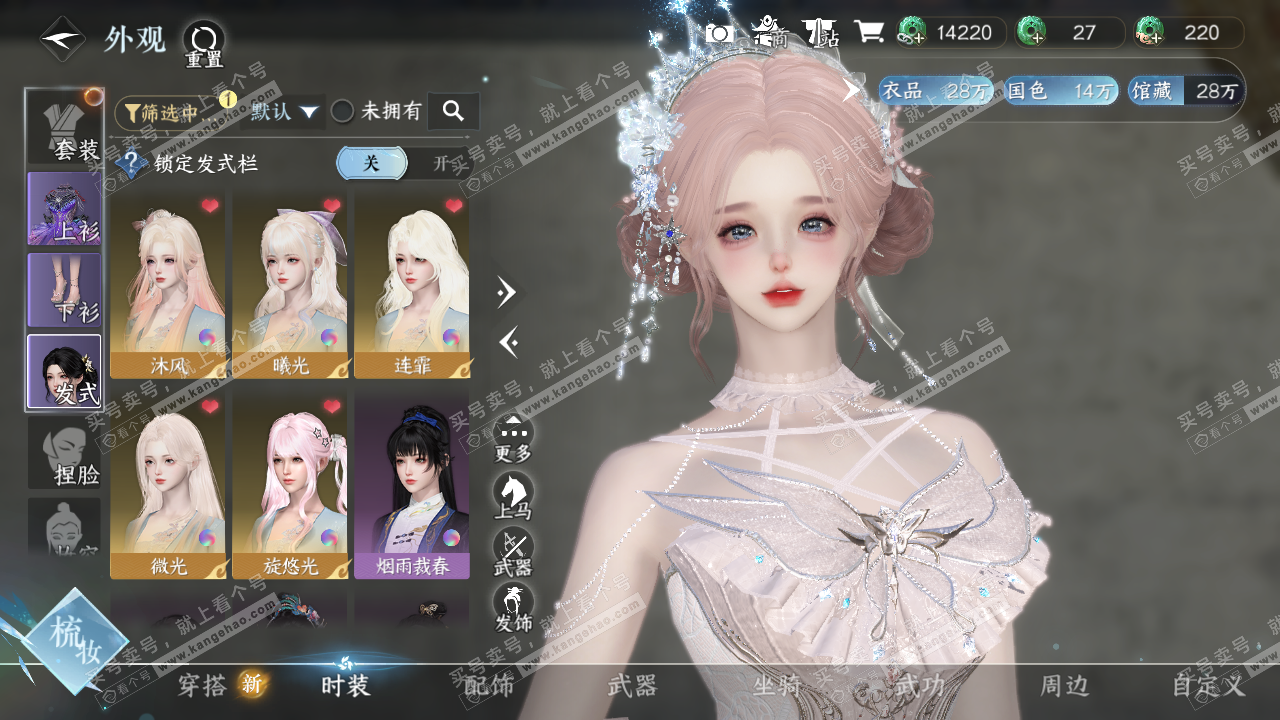Choose the black-haired 烟雨裁春 hairstyle
Viewport: 1280px width, 720px height.
(x=411, y=485)
